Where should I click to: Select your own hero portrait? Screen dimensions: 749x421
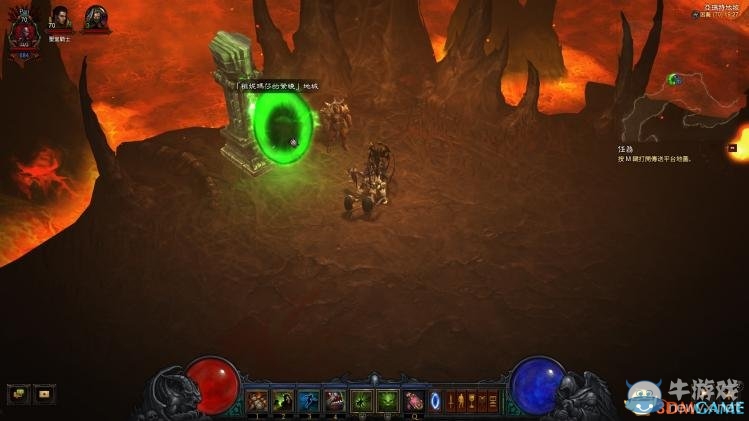[x=22, y=32]
